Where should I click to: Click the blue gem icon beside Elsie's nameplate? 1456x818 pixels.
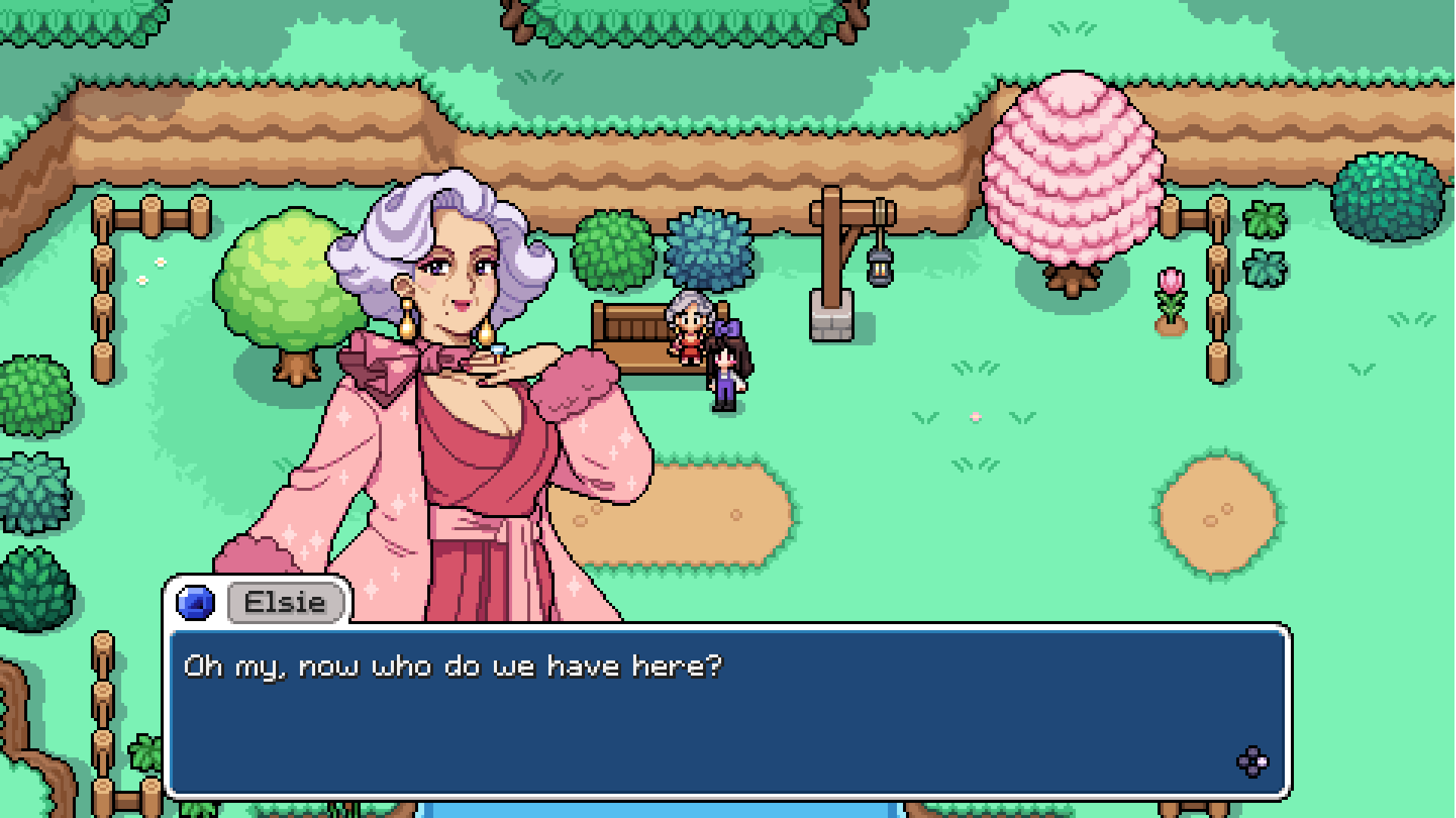pyautogui.click(x=195, y=602)
